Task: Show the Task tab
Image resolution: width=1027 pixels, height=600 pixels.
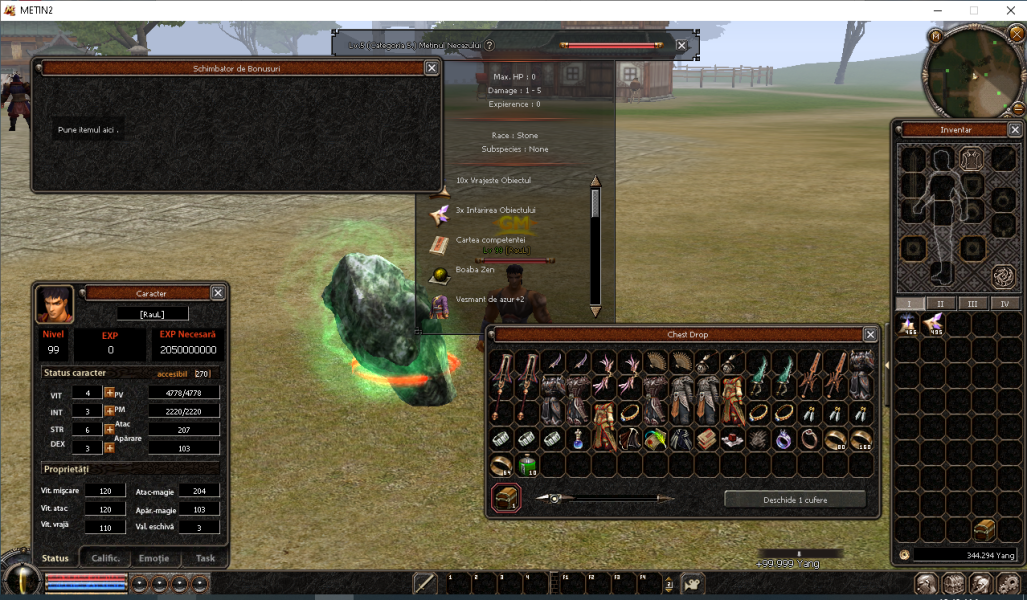Action: pos(204,558)
